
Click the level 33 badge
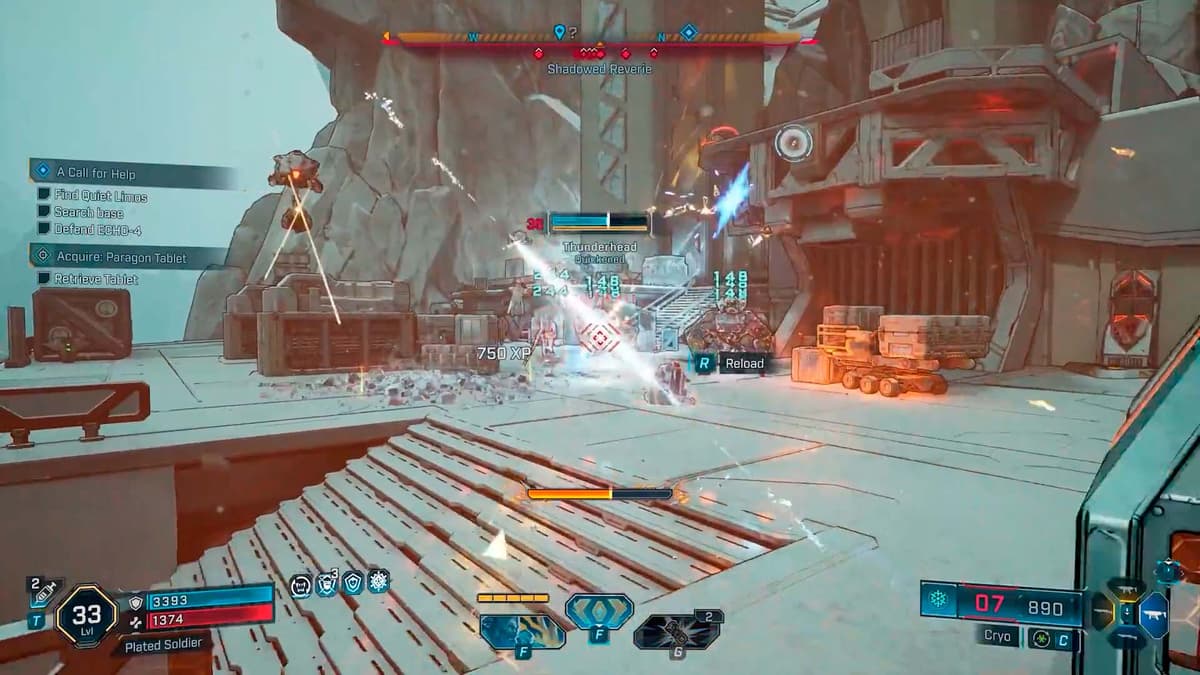(x=86, y=615)
